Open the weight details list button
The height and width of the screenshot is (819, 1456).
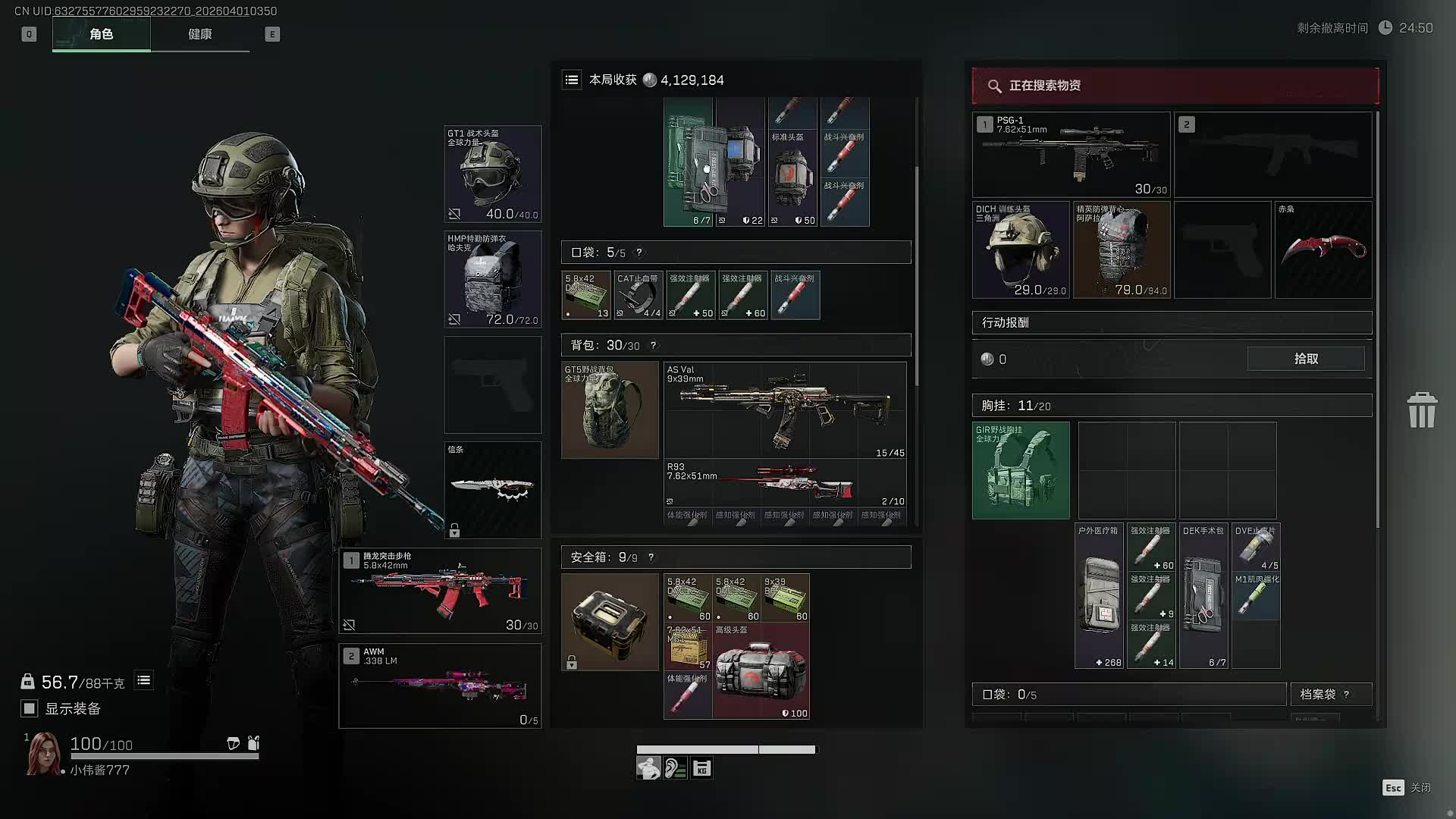coord(143,681)
